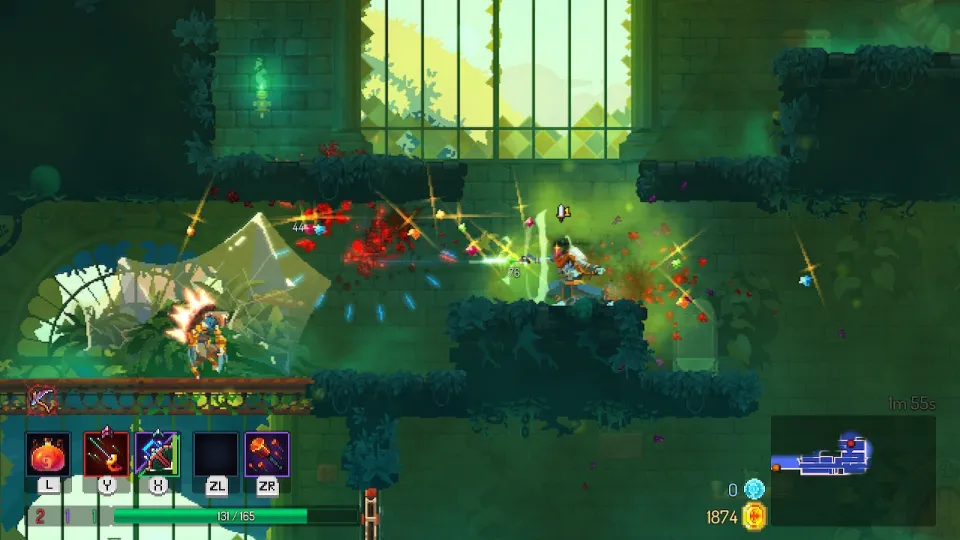This screenshot has height=540, width=960.
Task: Select the blue bow weapon slot
Action: tap(157, 454)
